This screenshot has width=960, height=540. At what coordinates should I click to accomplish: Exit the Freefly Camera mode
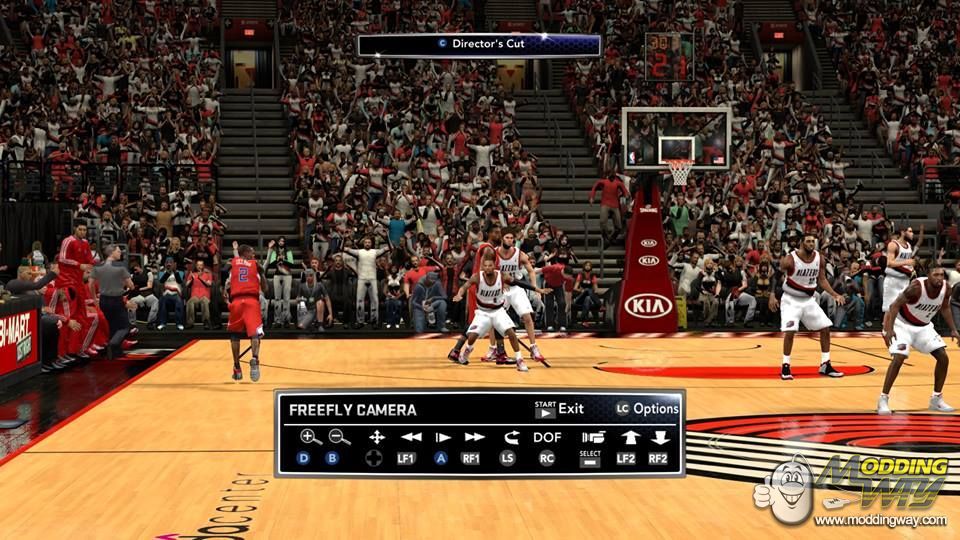(x=559, y=409)
